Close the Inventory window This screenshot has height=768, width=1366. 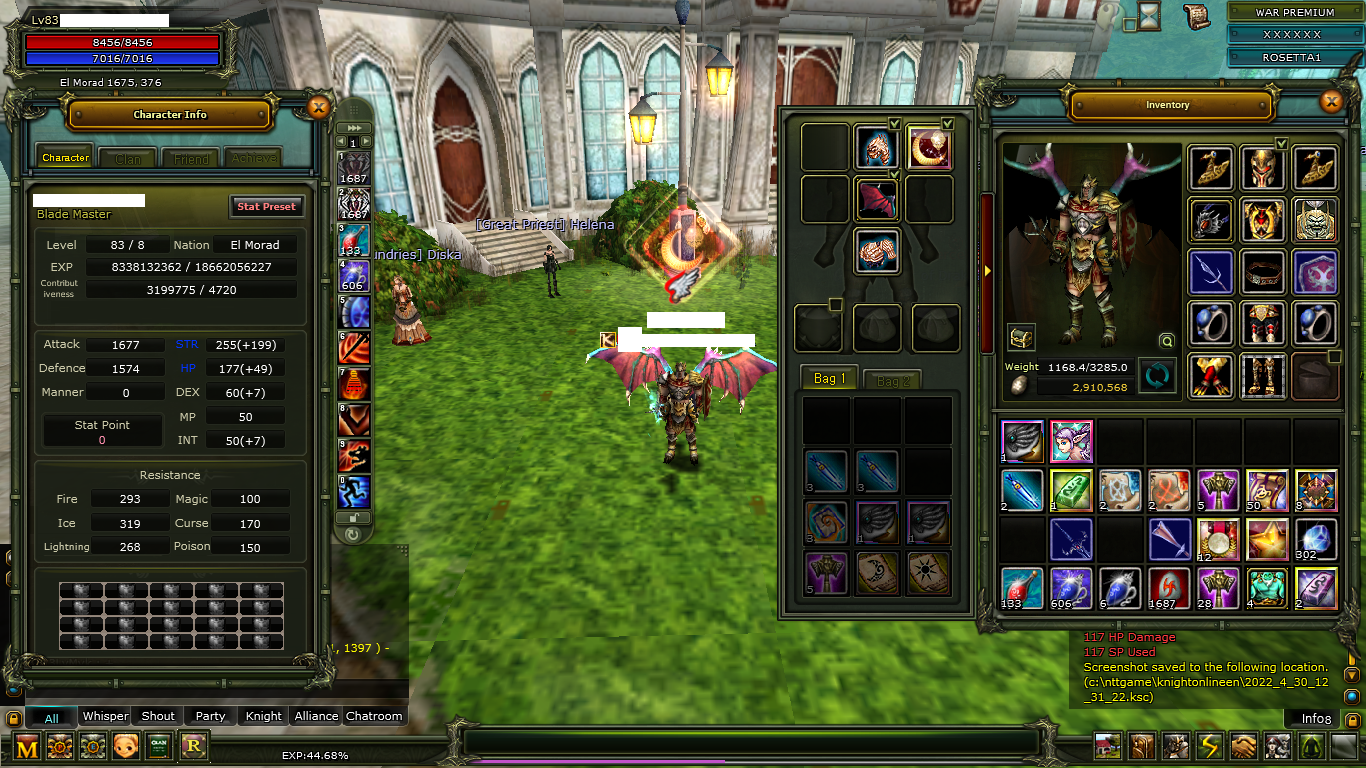pos(1331,102)
